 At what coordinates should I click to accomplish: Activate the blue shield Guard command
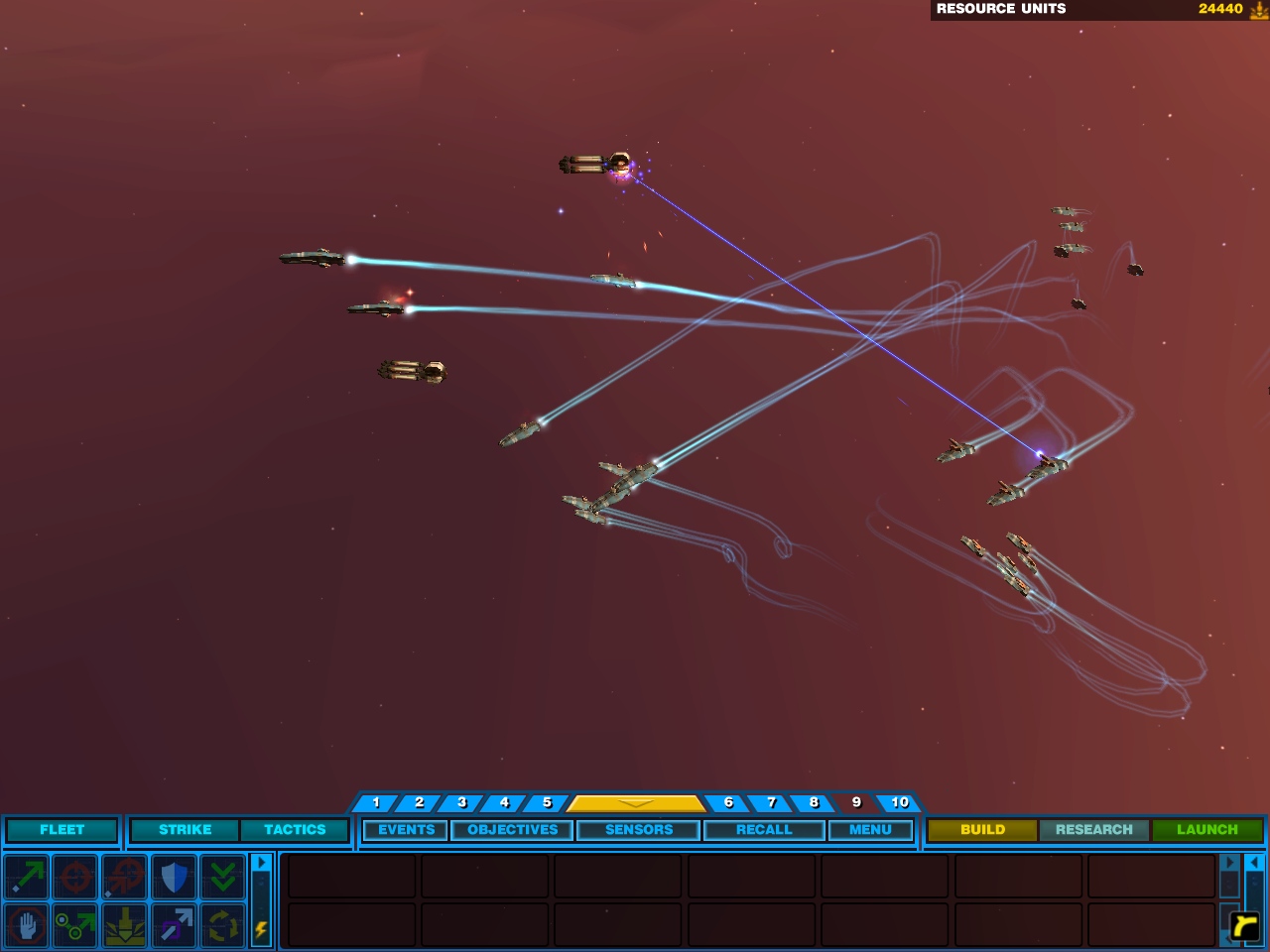click(x=174, y=877)
